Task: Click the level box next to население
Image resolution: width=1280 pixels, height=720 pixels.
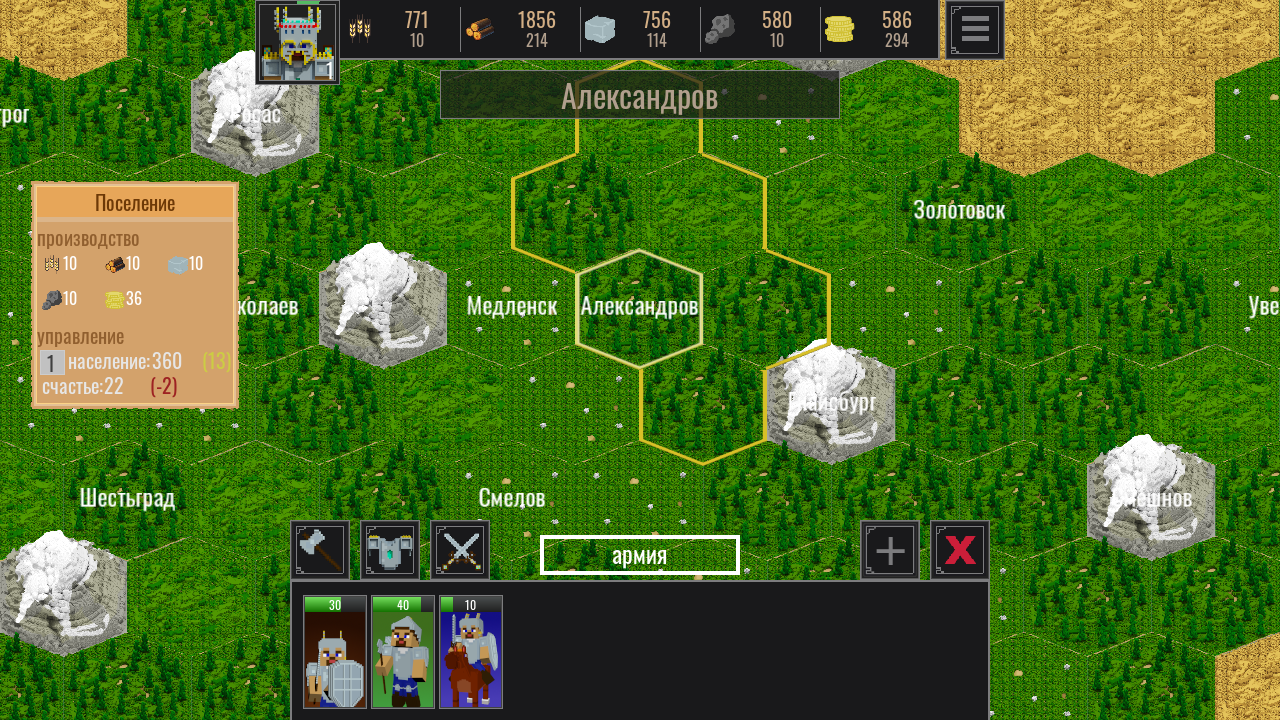Action: 51,362
